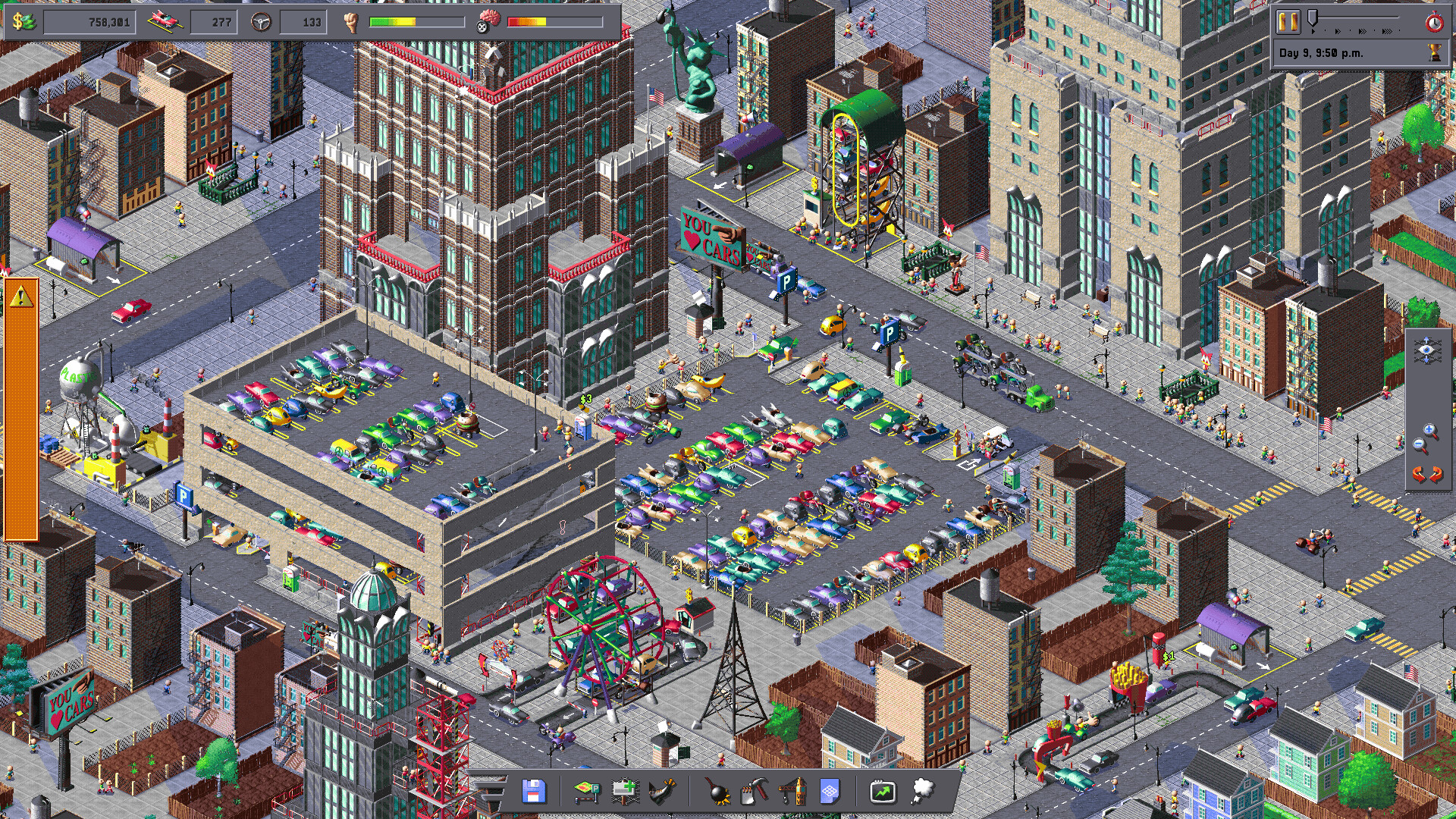The width and height of the screenshot is (1456, 819).
Task: Open the statistics graph monitor
Action: 882,792
